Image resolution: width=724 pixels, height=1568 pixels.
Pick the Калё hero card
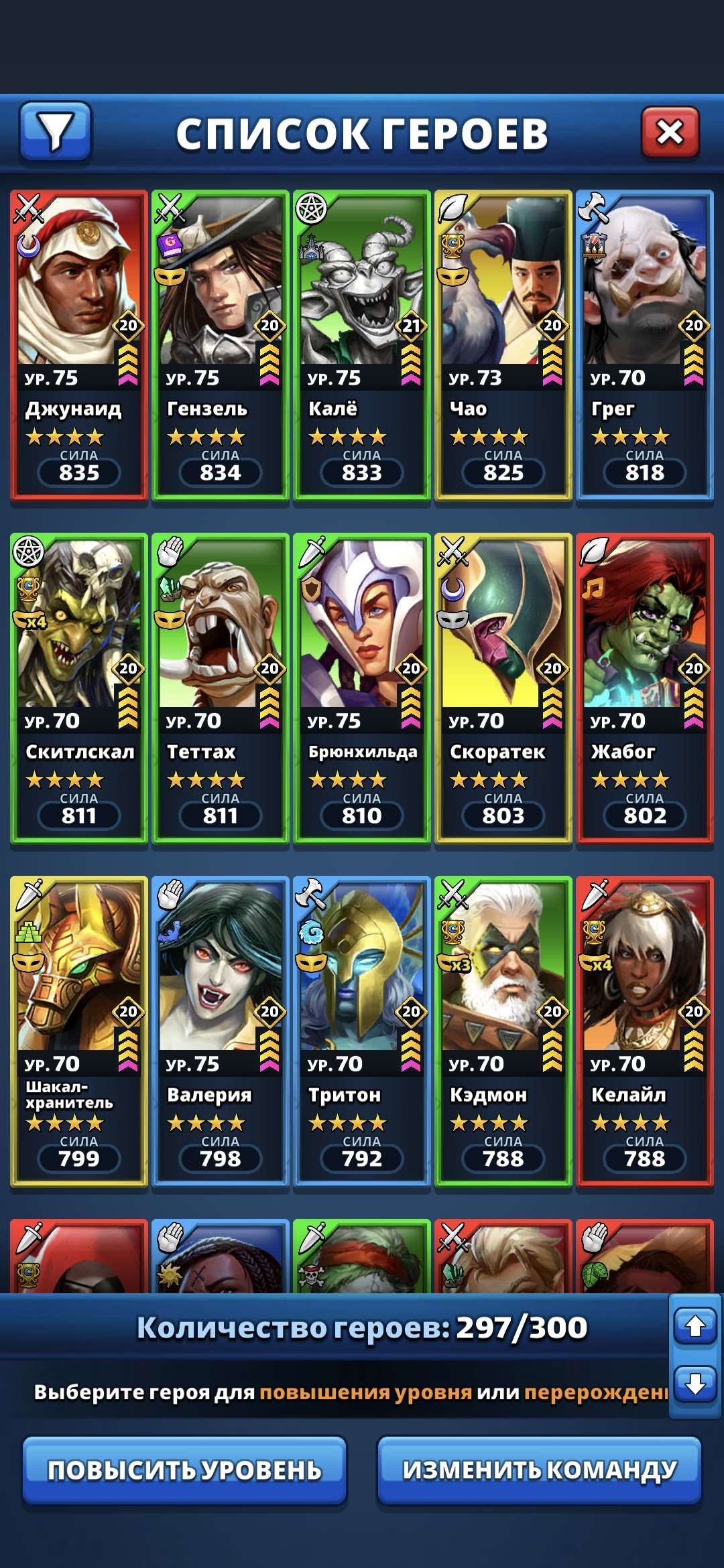pyautogui.click(x=362, y=345)
